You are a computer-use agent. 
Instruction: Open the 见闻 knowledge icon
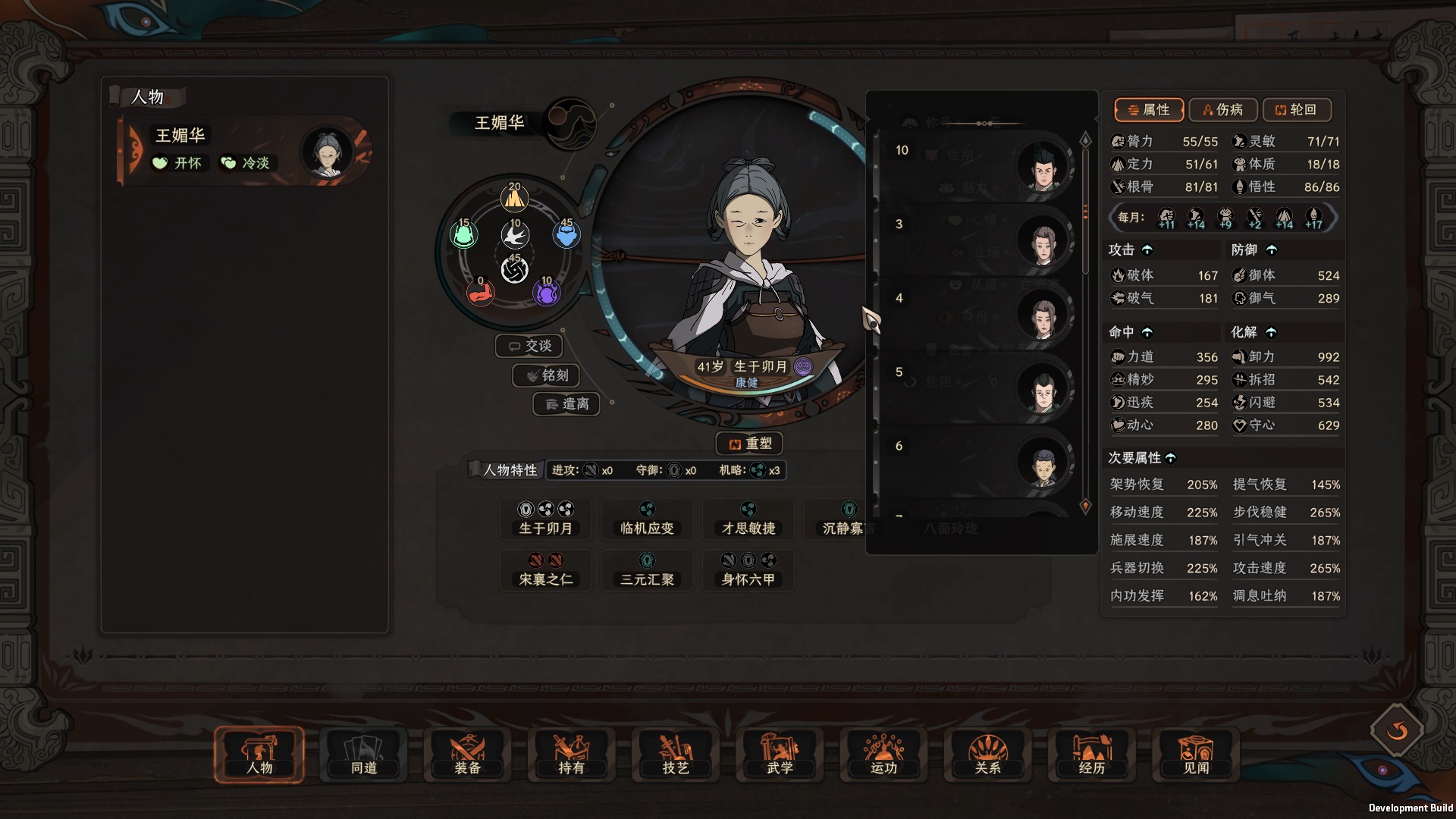[1195, 755]
